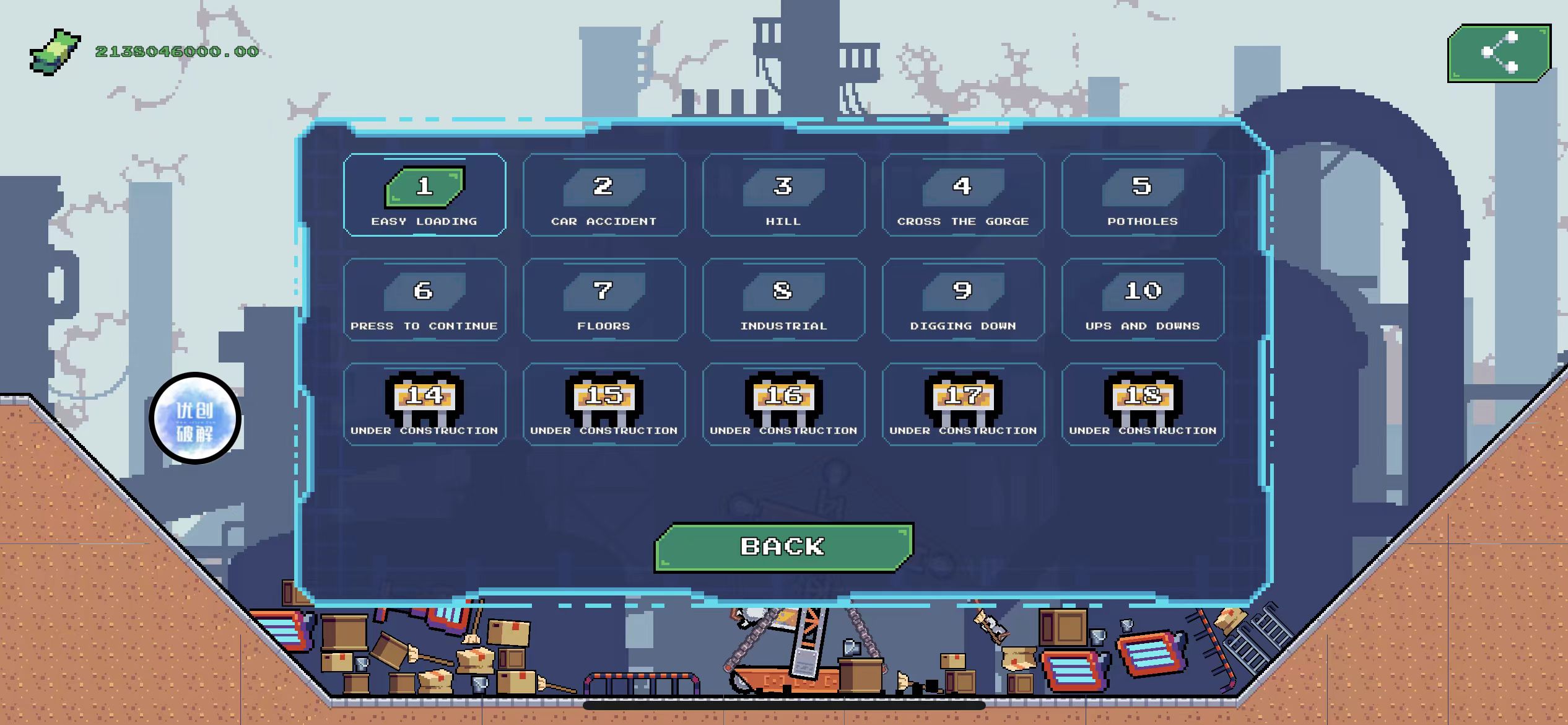Select level 4 Cross the Gorge
This screenshot has height=725, width=1568.
click(x=963, y=195)
